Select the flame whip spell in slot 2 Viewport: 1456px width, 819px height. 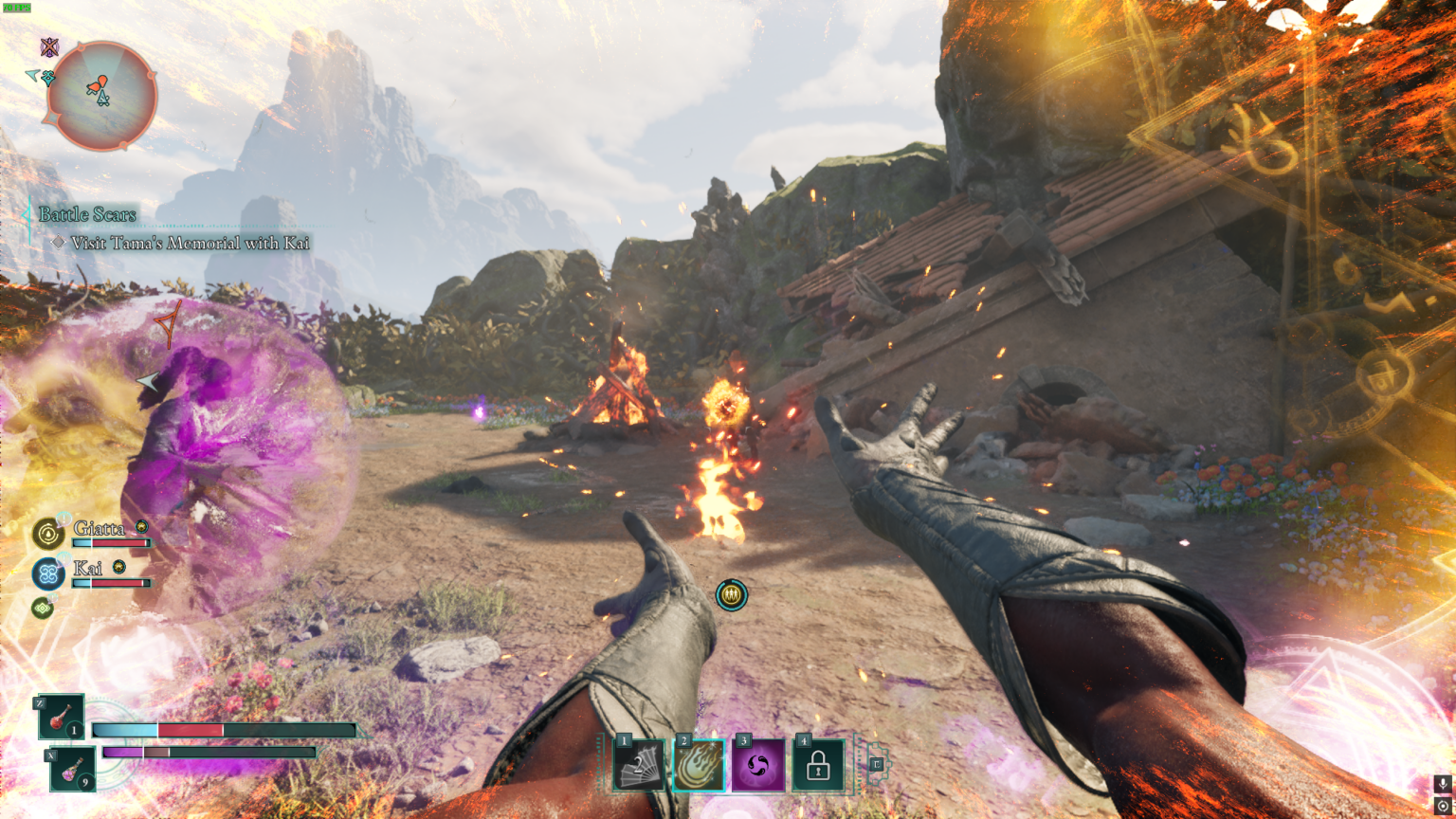click(x=700, y=765)
